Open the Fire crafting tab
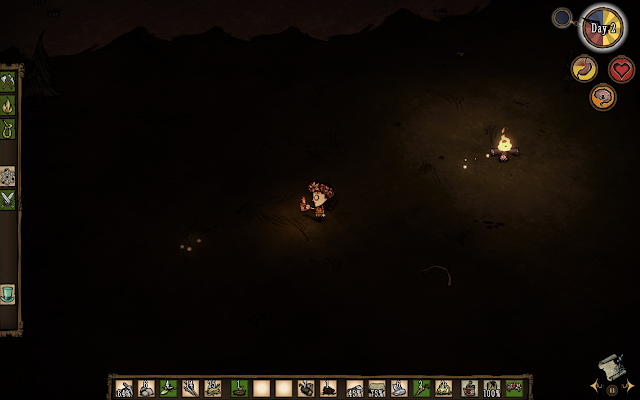The height and width of the screenshot is (400, 640). pos(8,105)
